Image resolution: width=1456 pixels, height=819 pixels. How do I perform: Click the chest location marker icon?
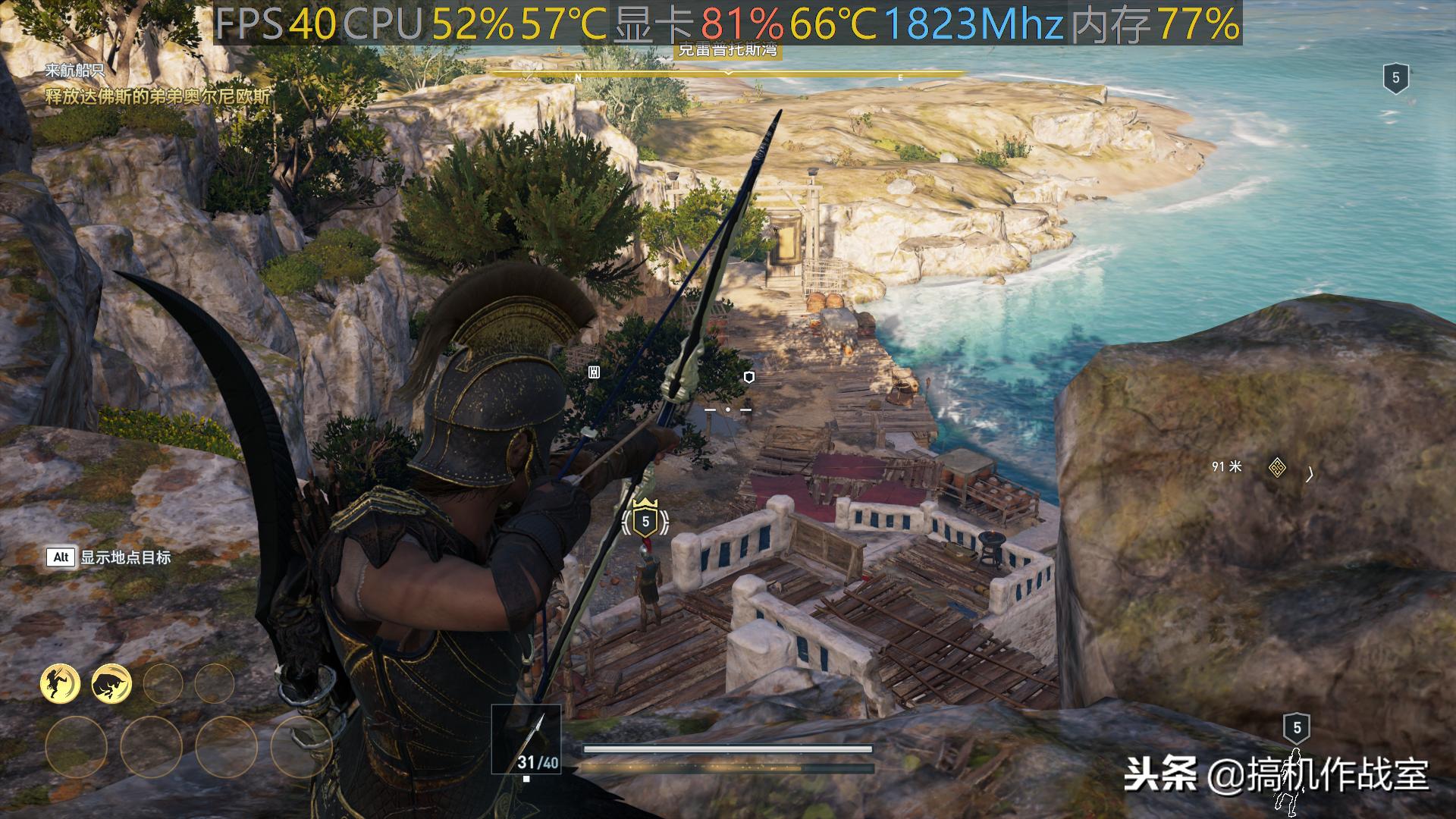[595, 372]
